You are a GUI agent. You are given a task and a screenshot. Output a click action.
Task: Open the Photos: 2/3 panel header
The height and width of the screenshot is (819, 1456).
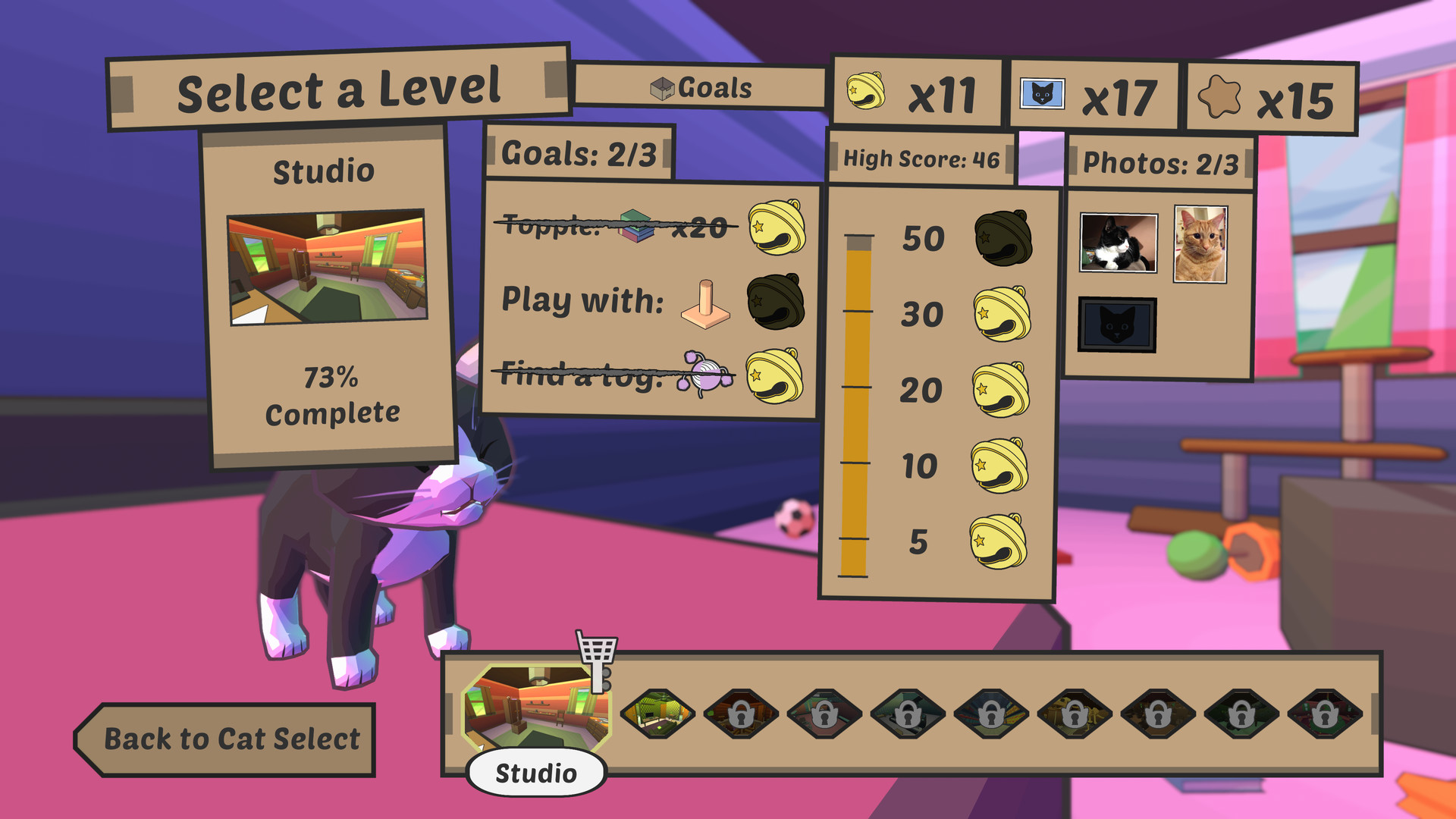coord(1160,161)
